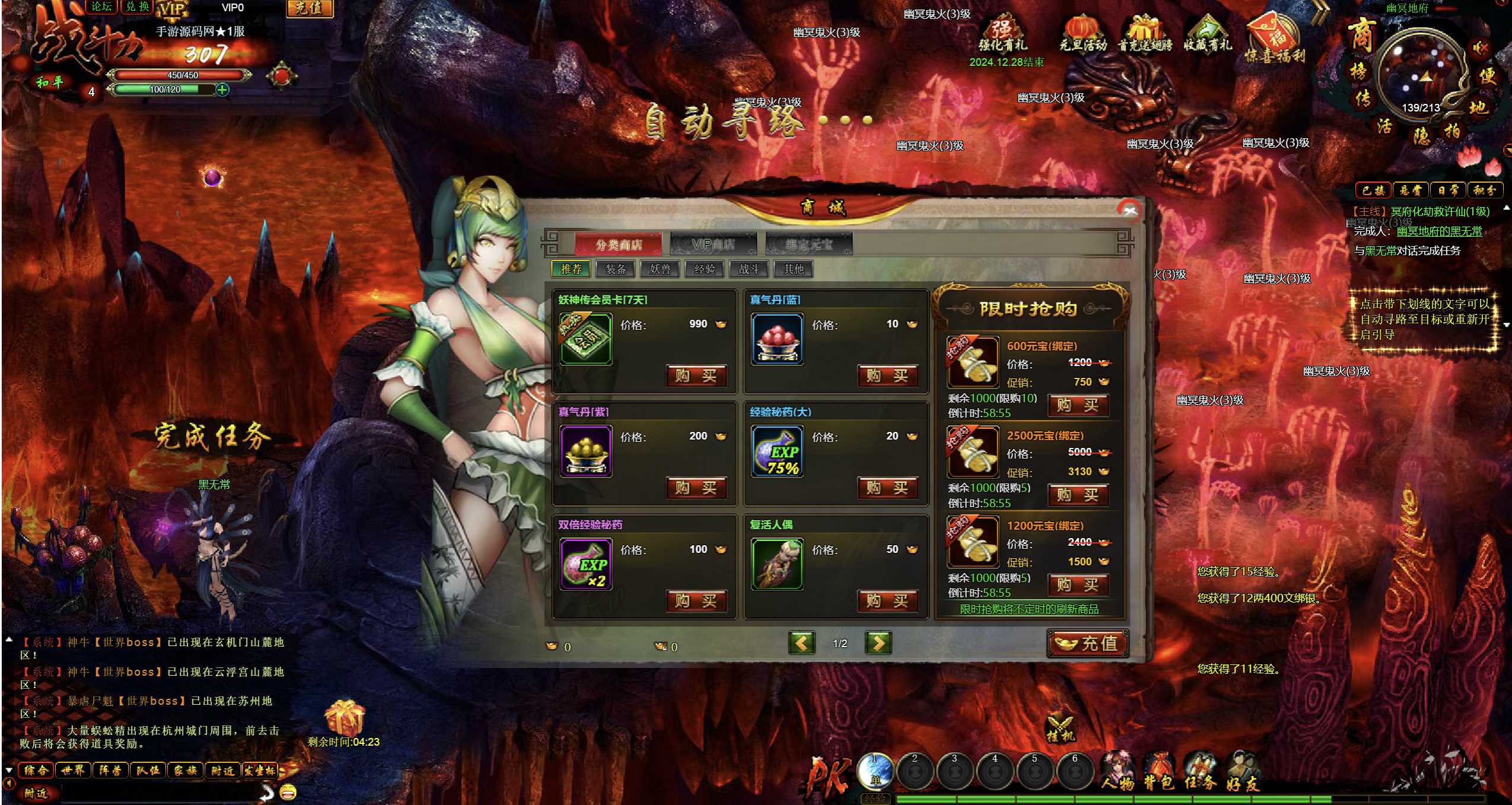Open the 好友 friends list
The image size is (1512, 805).
(x=1243, y=772)
